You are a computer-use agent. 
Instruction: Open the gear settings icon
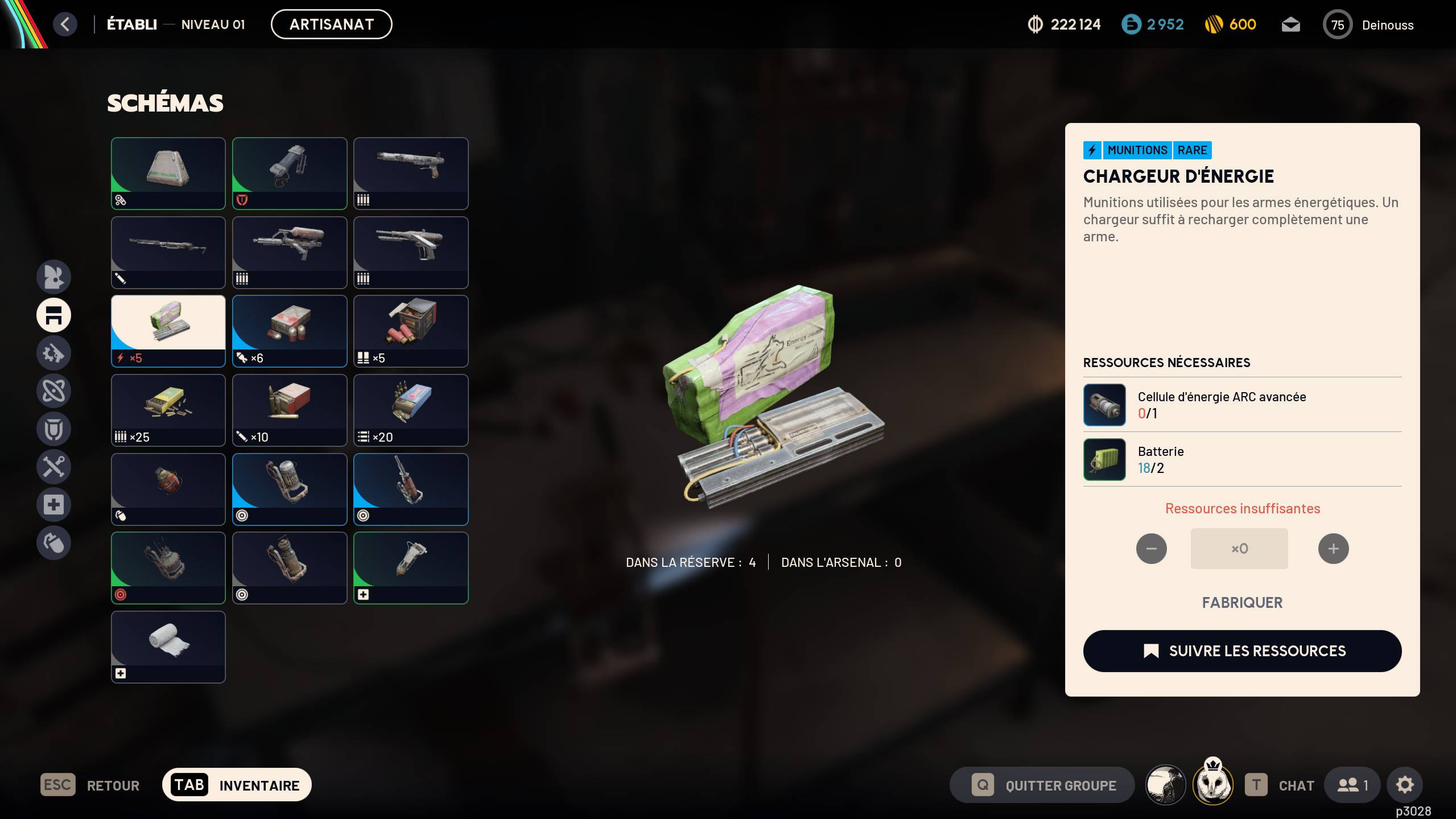(1405, 785)
